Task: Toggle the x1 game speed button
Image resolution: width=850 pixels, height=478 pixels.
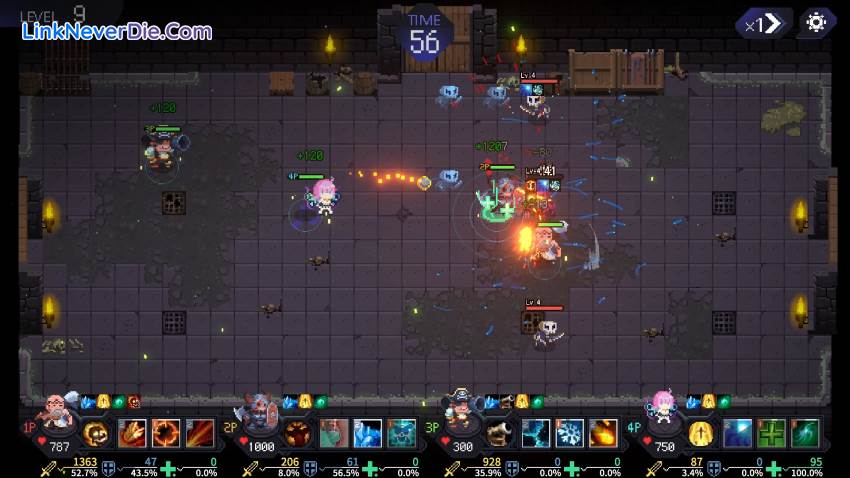Action: pyautogui.click(x=763, y=23)
